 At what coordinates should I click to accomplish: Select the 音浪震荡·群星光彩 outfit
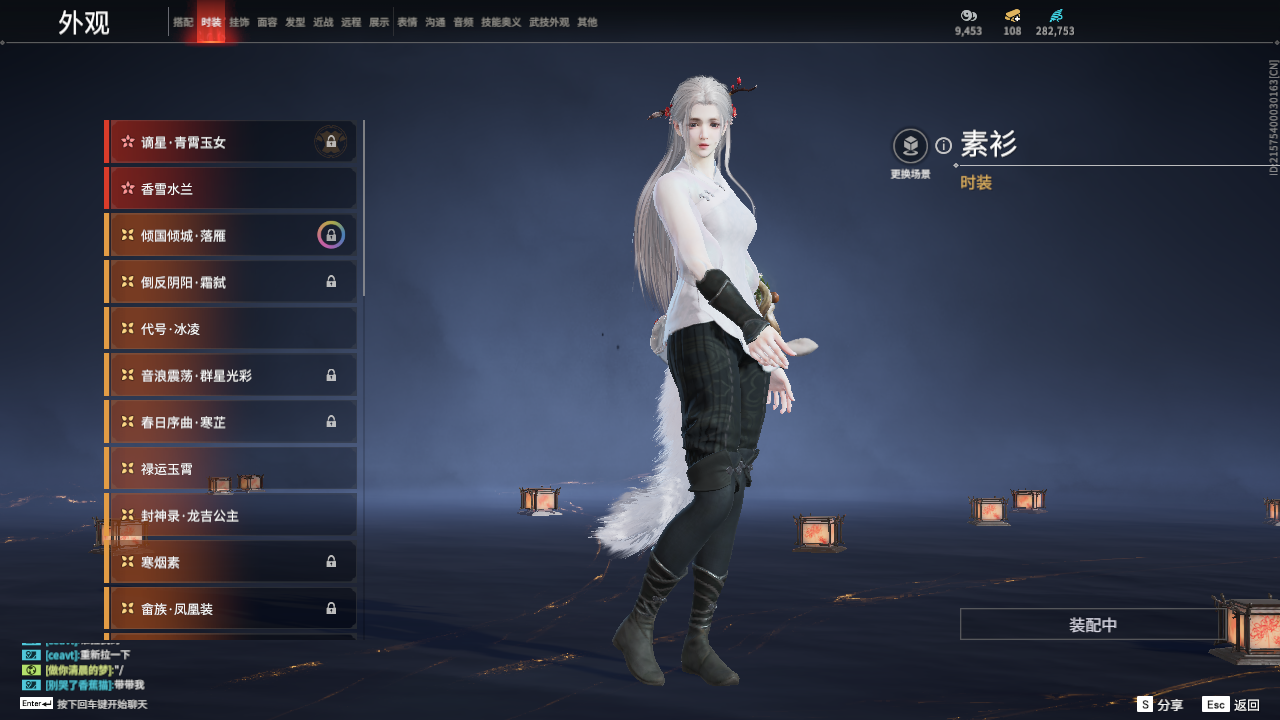click(231, 376)
